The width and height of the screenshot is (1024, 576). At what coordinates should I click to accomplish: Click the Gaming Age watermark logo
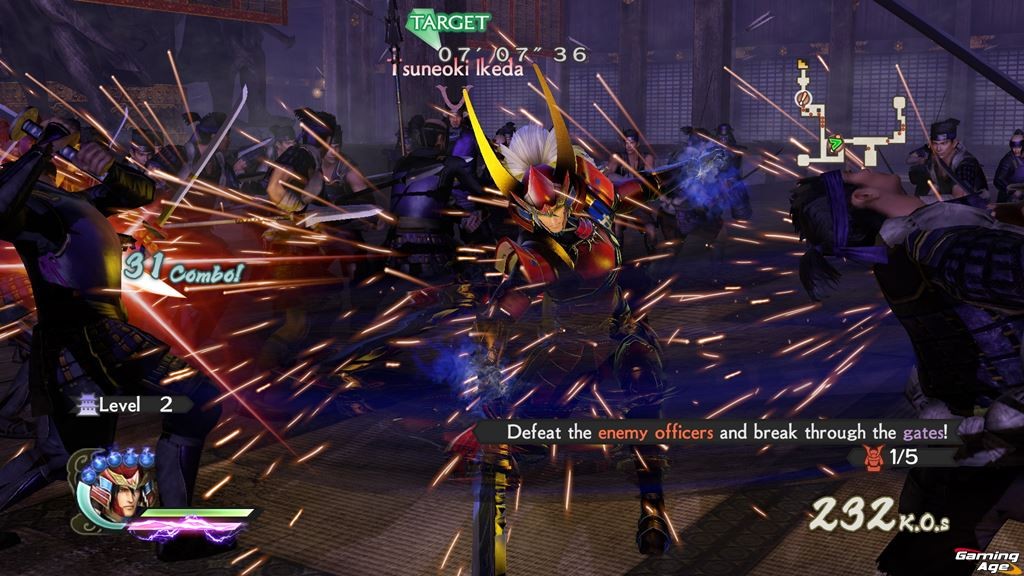[984, 559]
